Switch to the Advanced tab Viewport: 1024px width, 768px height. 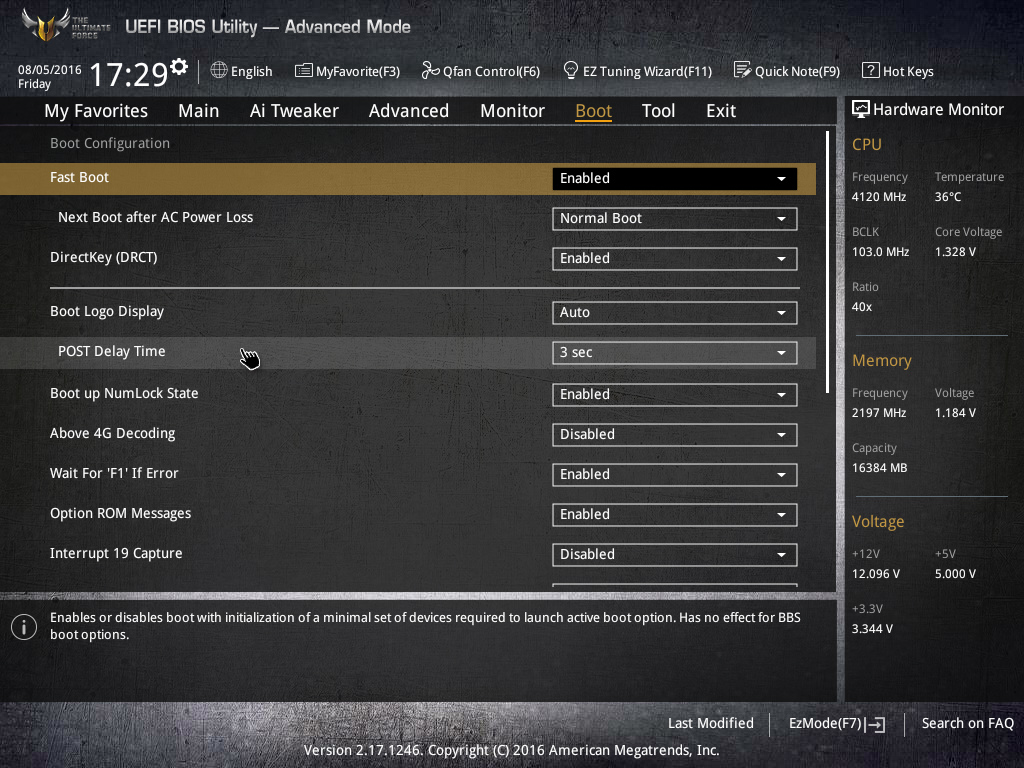coord(408,111)
